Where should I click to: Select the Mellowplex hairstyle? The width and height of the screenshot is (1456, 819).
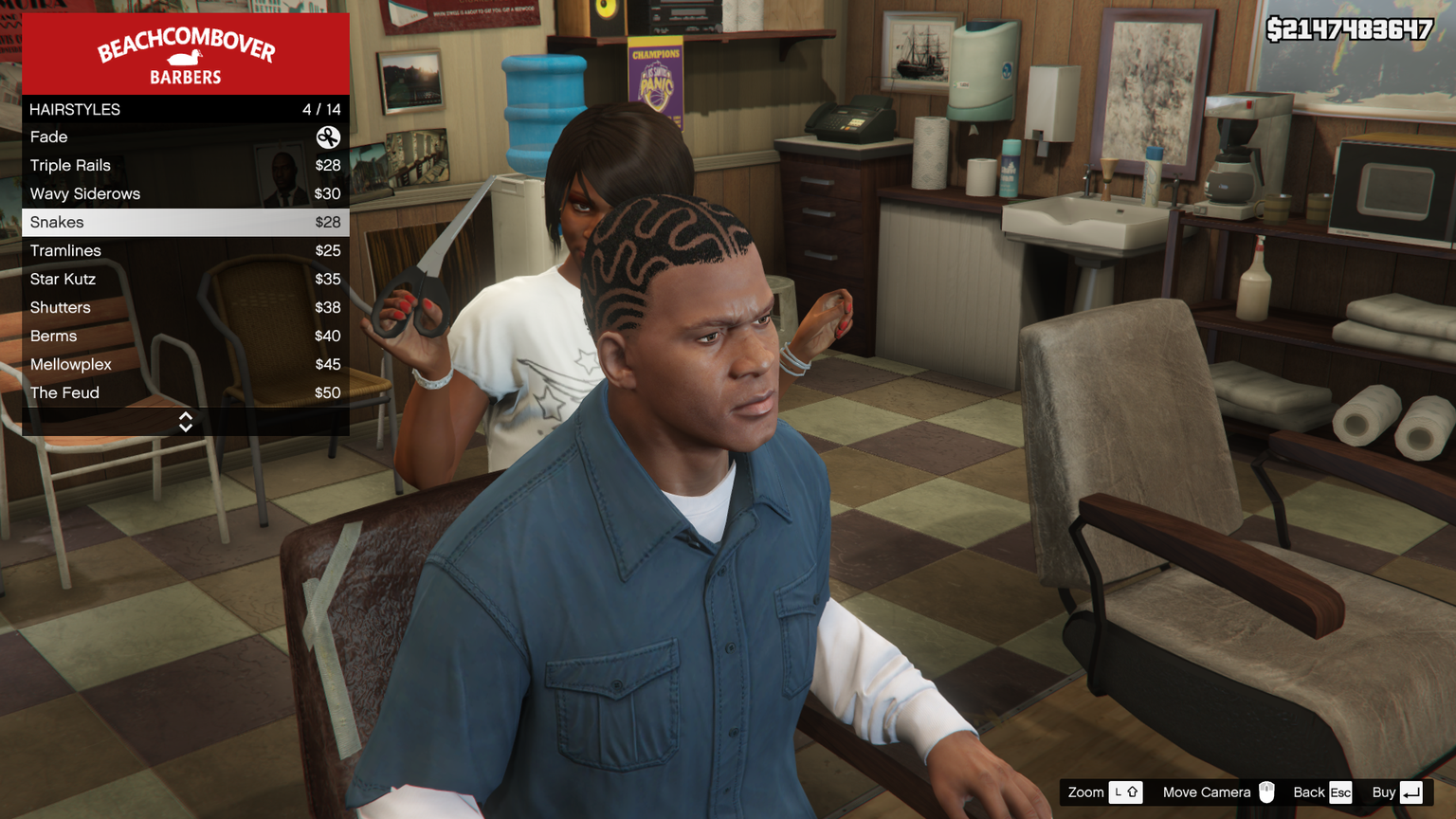[x=185, y=365]
